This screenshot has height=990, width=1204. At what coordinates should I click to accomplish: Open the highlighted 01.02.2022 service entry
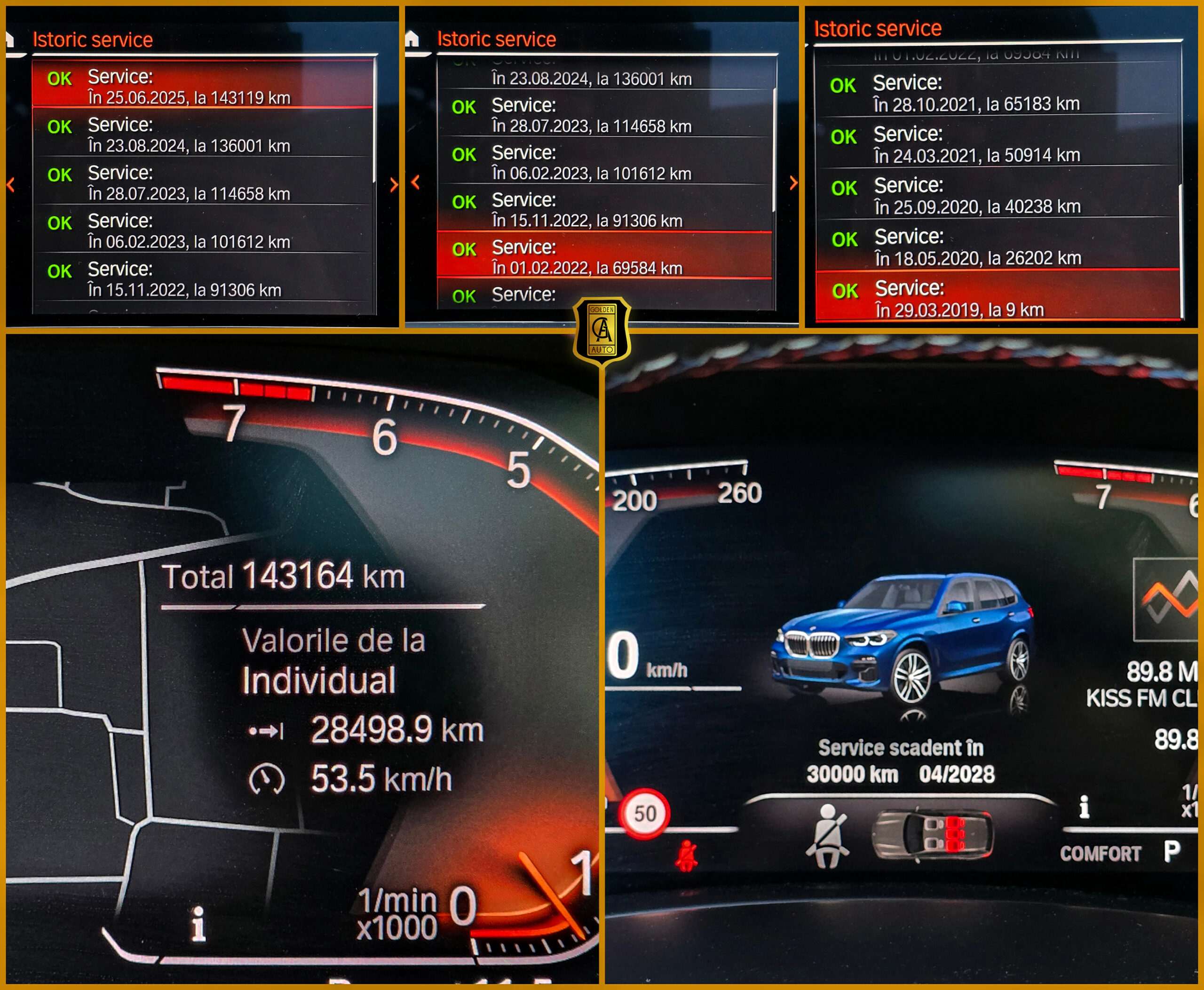click(603, 256)
